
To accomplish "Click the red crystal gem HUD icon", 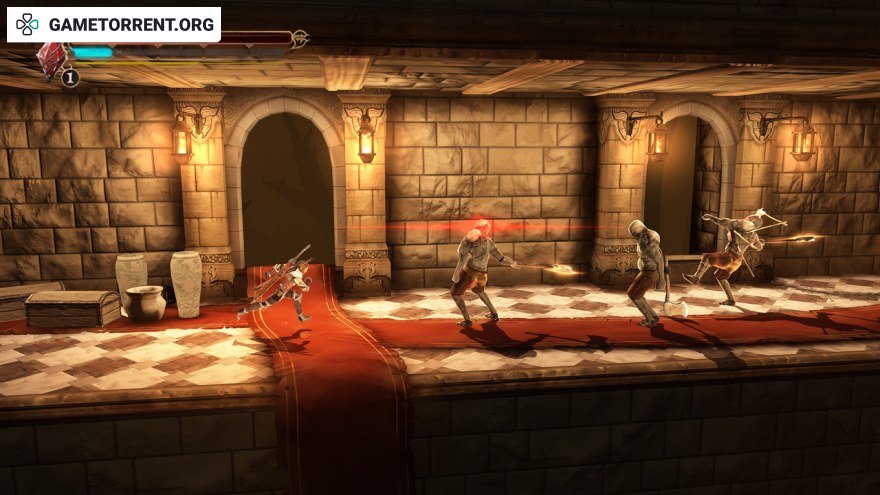I will (50, 58).
